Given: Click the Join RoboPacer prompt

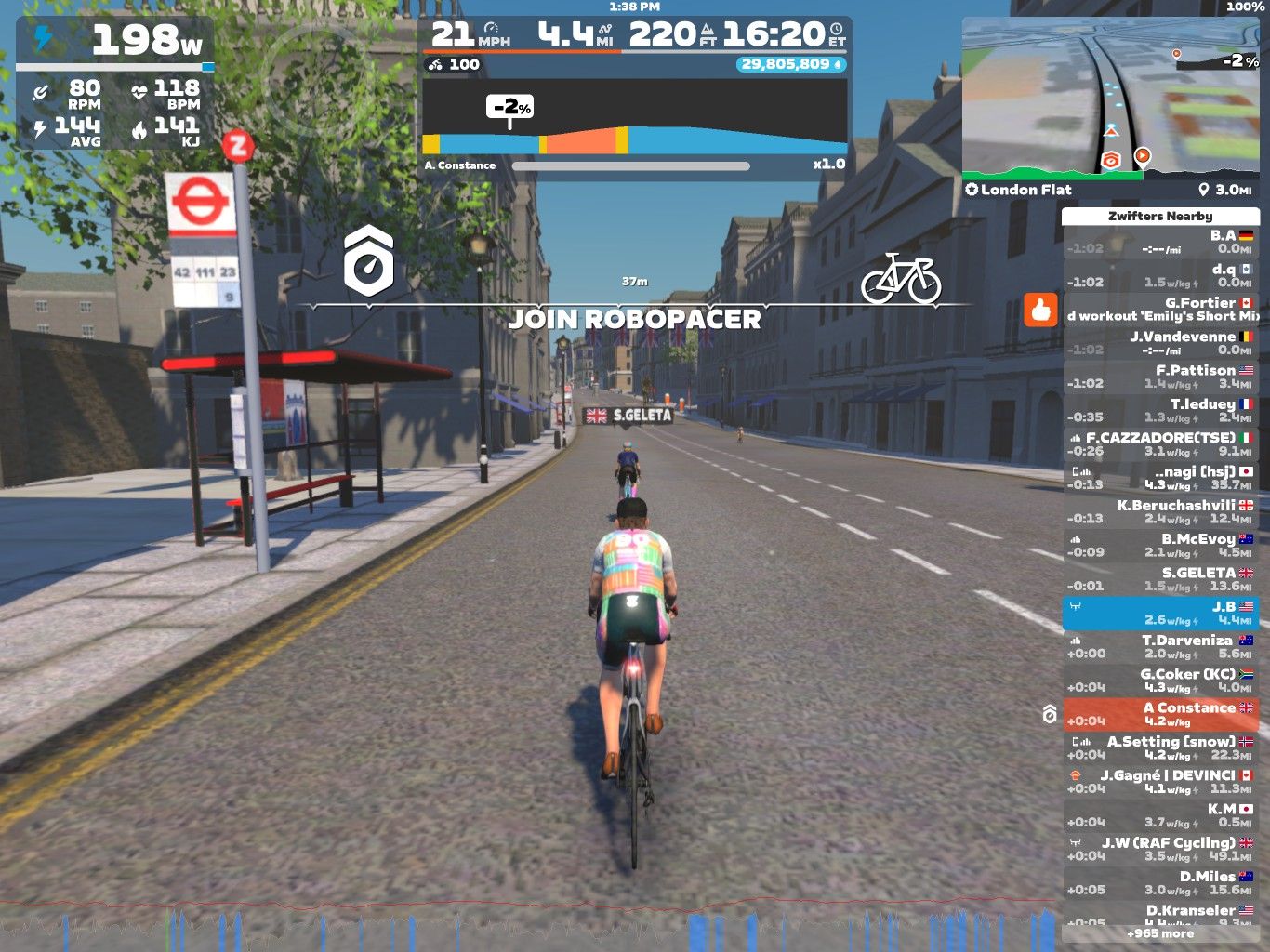Looking at the screenshot, I should tap(635, 319).
